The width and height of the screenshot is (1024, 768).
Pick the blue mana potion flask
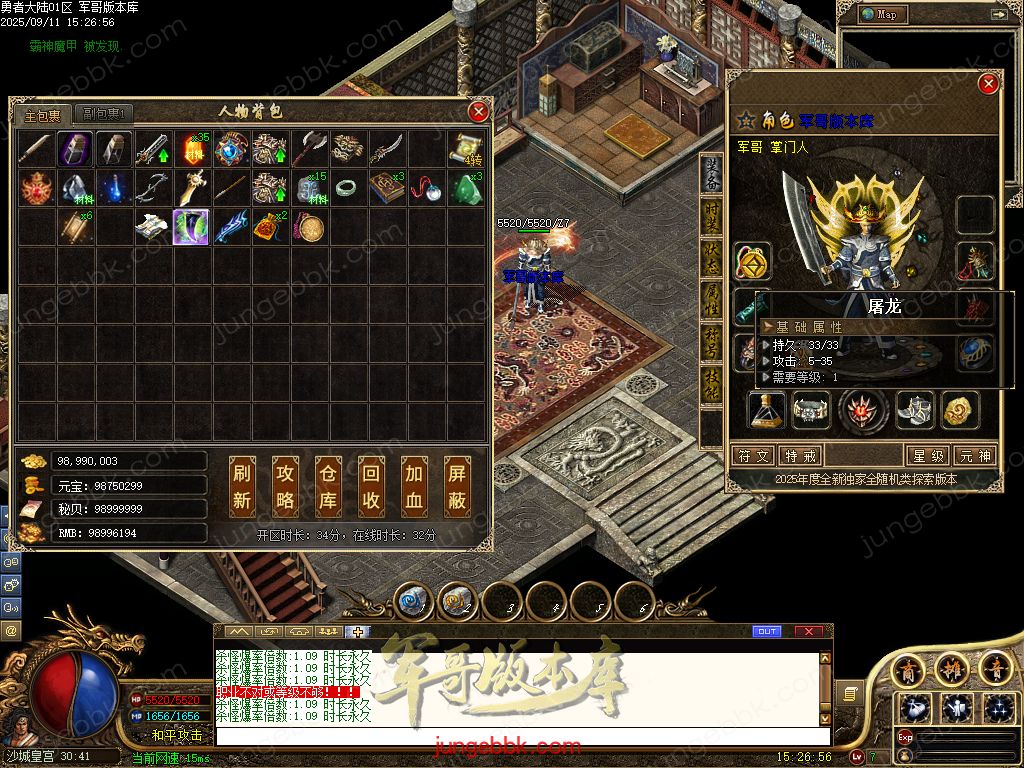pos(114,188)
